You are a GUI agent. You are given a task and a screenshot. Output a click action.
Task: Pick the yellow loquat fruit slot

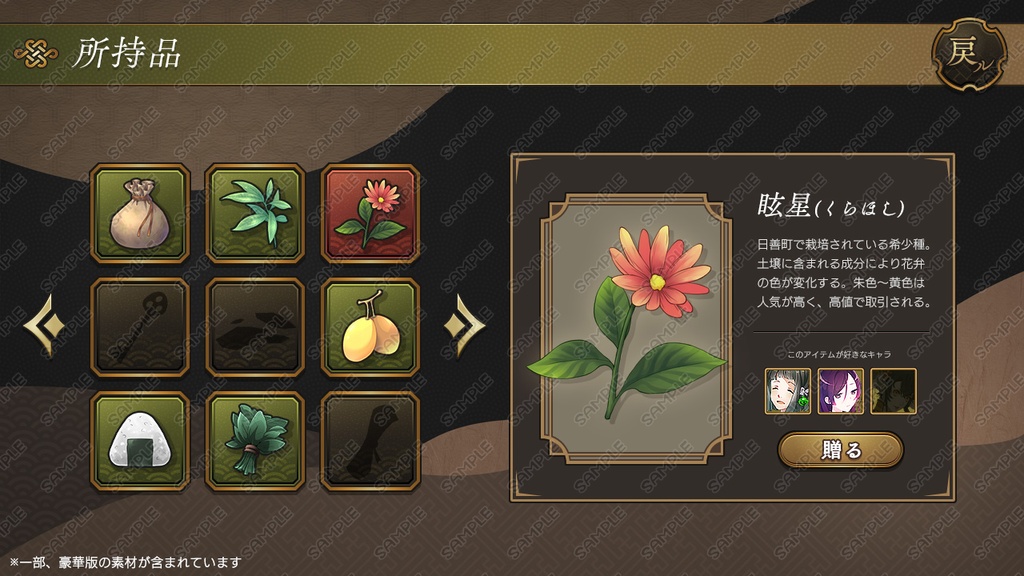370,328
